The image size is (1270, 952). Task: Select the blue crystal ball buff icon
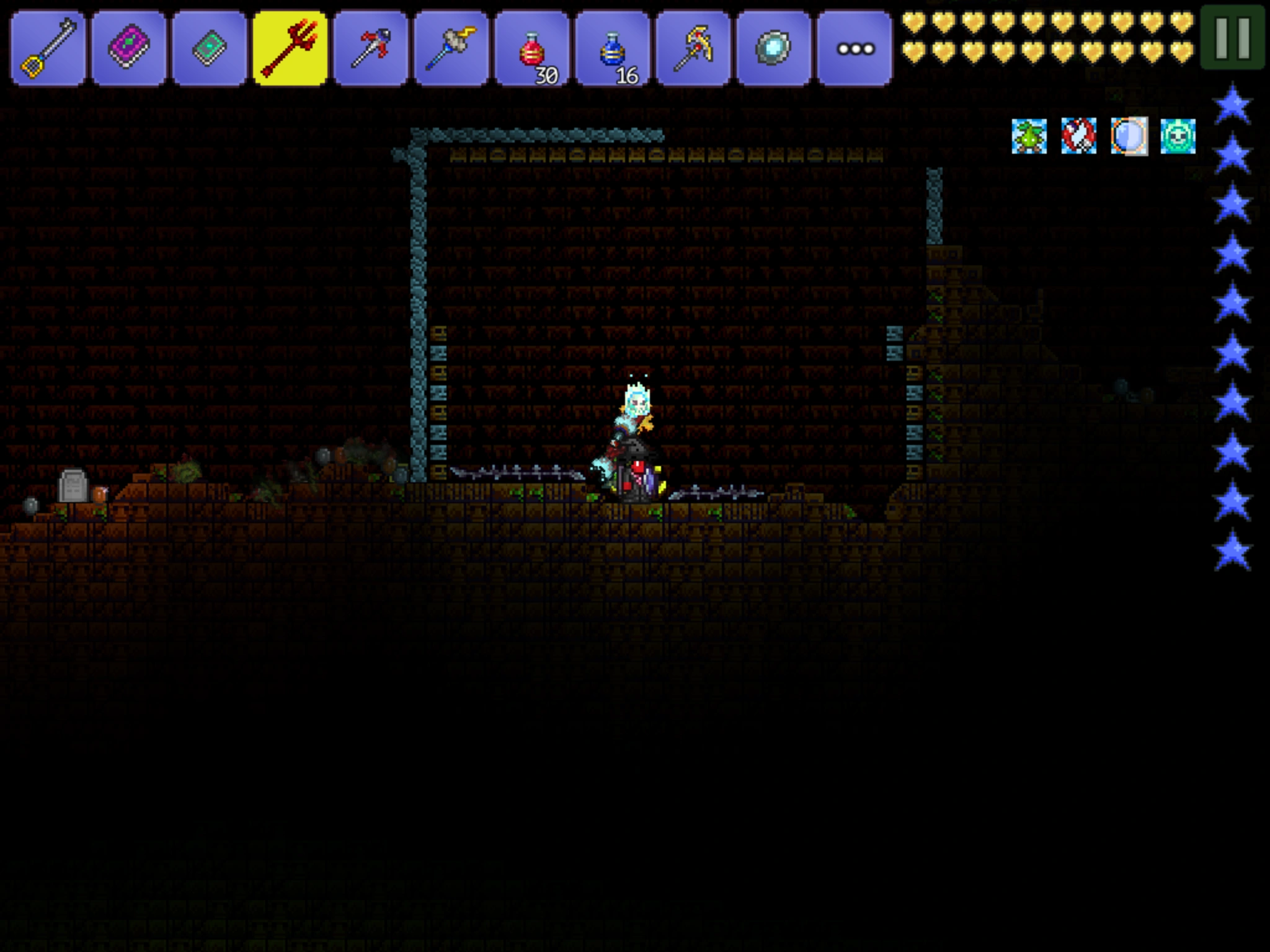pyautogui.click(x=1129, y=136)
